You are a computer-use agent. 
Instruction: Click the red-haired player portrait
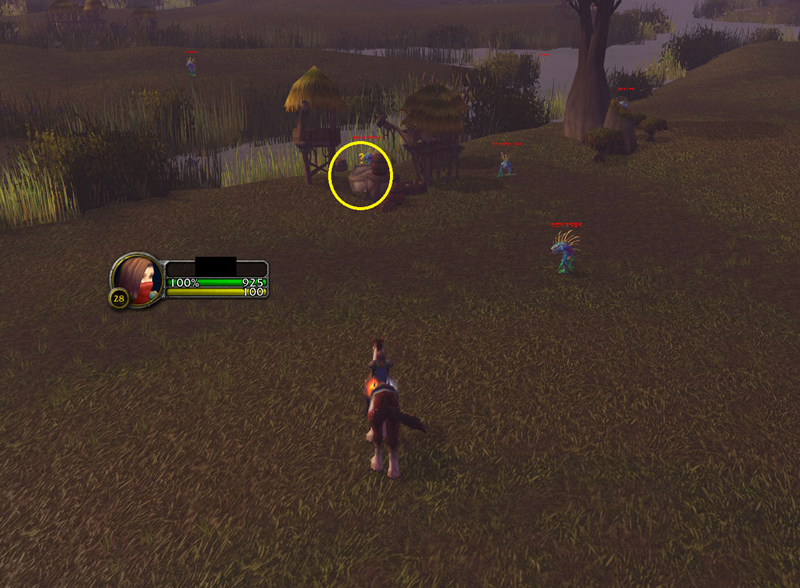tap(138, 279)
